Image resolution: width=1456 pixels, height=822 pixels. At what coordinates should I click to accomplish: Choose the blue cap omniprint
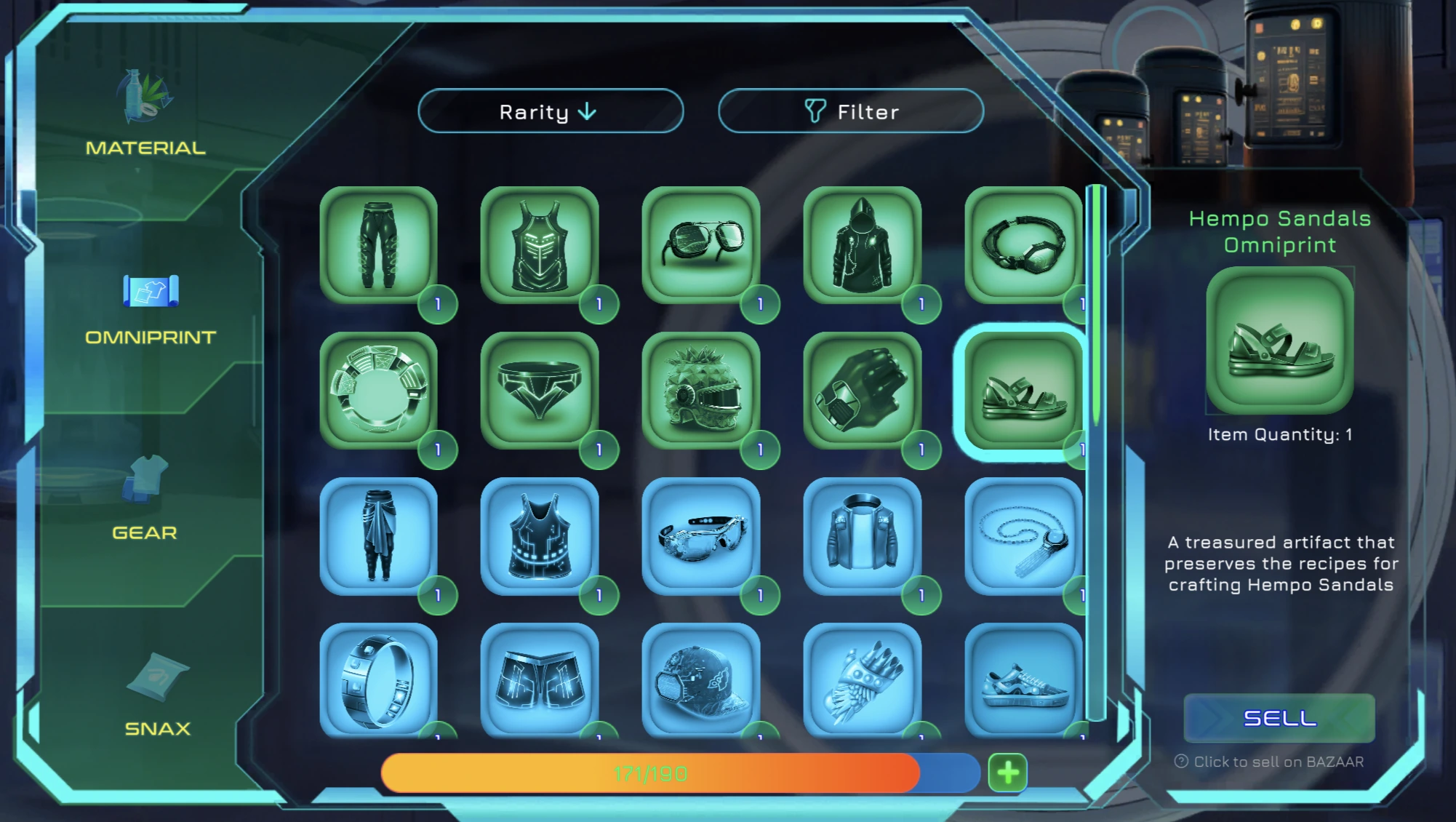(701, 680)
